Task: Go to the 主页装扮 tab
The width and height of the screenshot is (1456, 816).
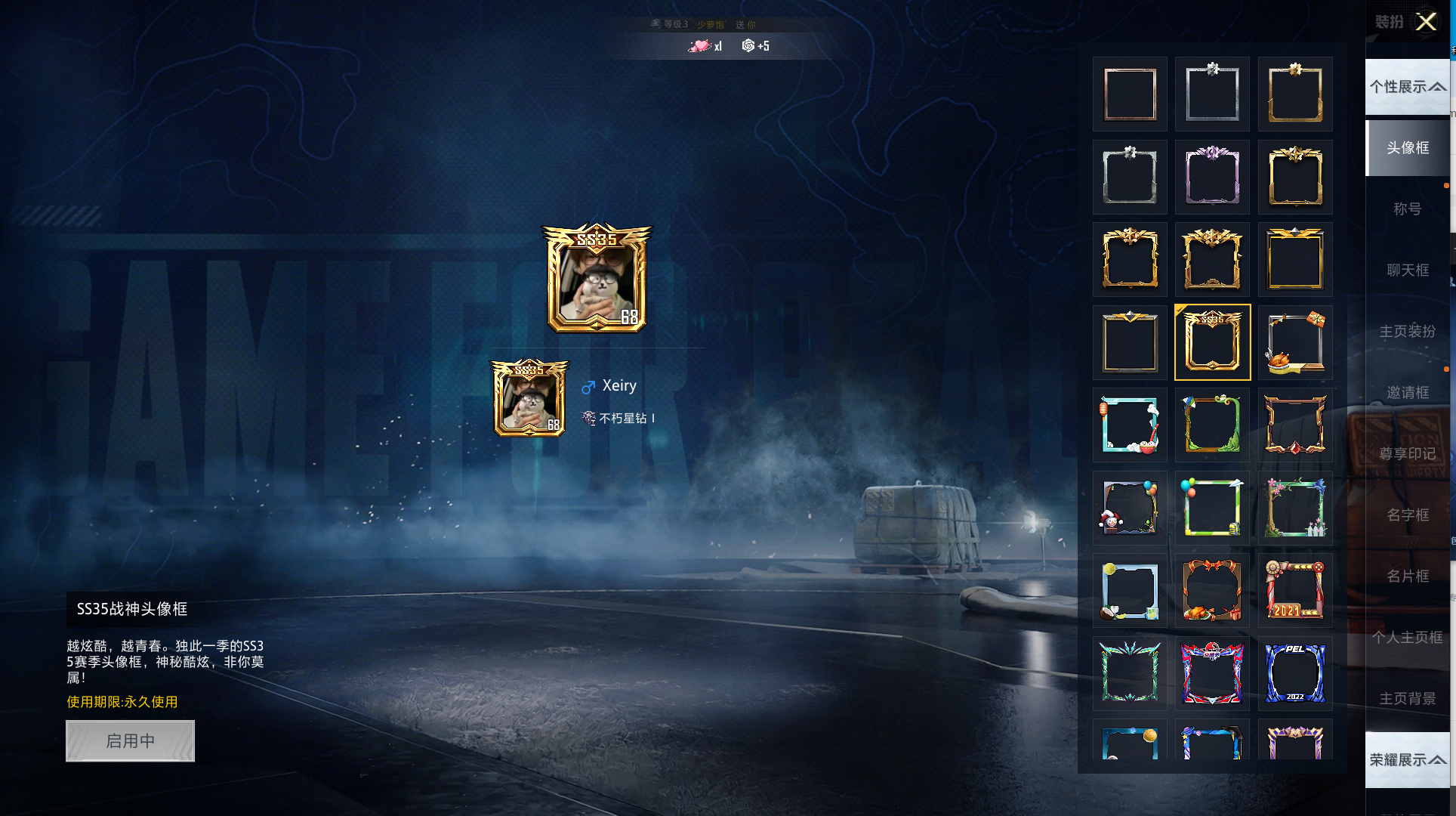Action: point(1408,332)
